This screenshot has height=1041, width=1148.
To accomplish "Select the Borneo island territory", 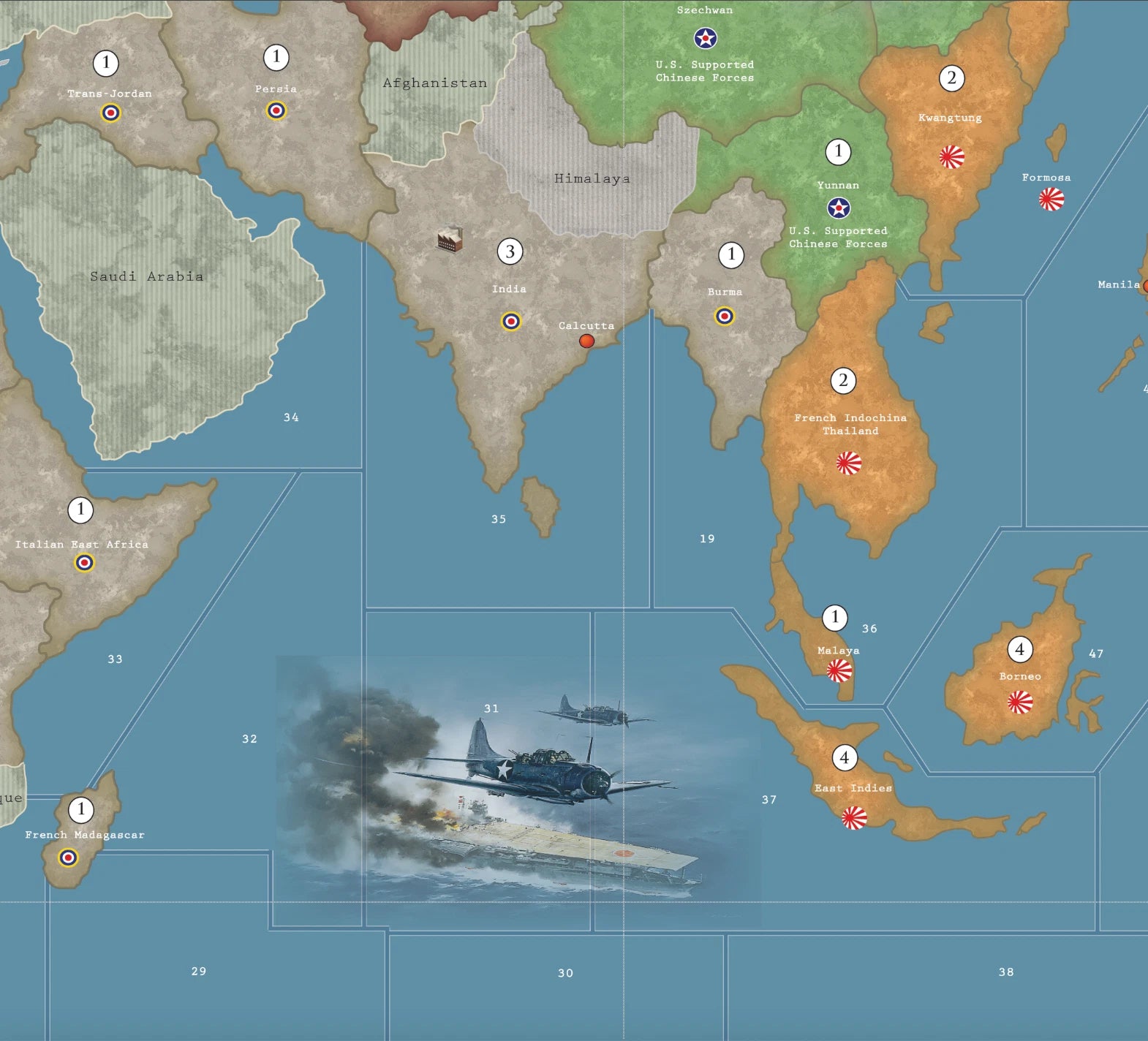I will (x=1019, y=676).
